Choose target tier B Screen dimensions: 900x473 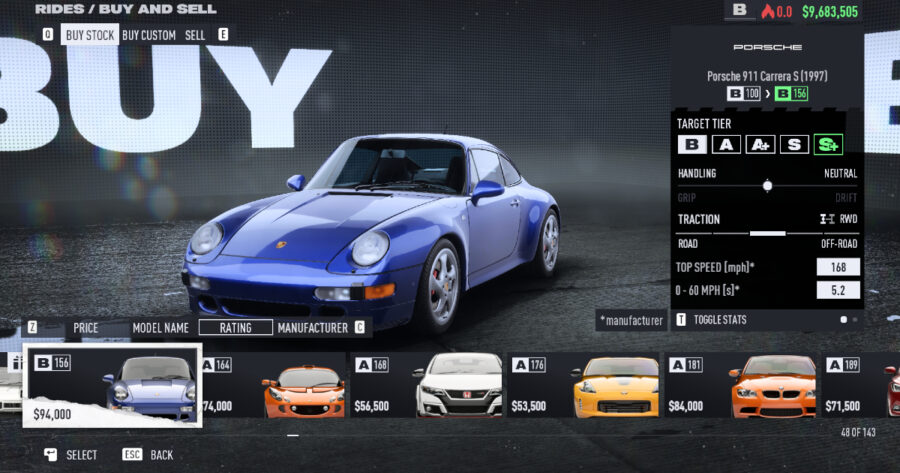(691, 144)
